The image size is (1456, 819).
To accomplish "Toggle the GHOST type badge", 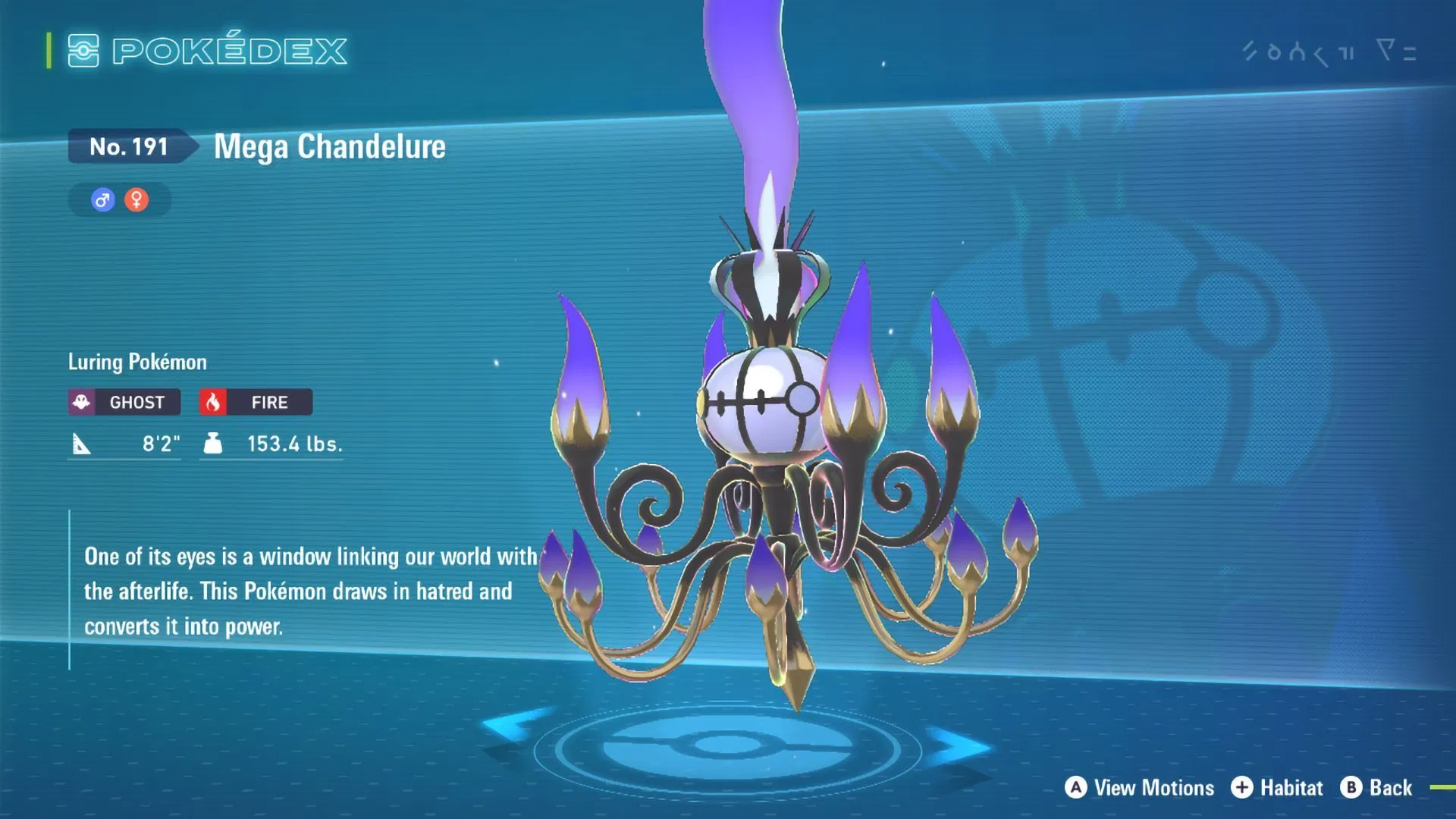I will tap(124, 402).
